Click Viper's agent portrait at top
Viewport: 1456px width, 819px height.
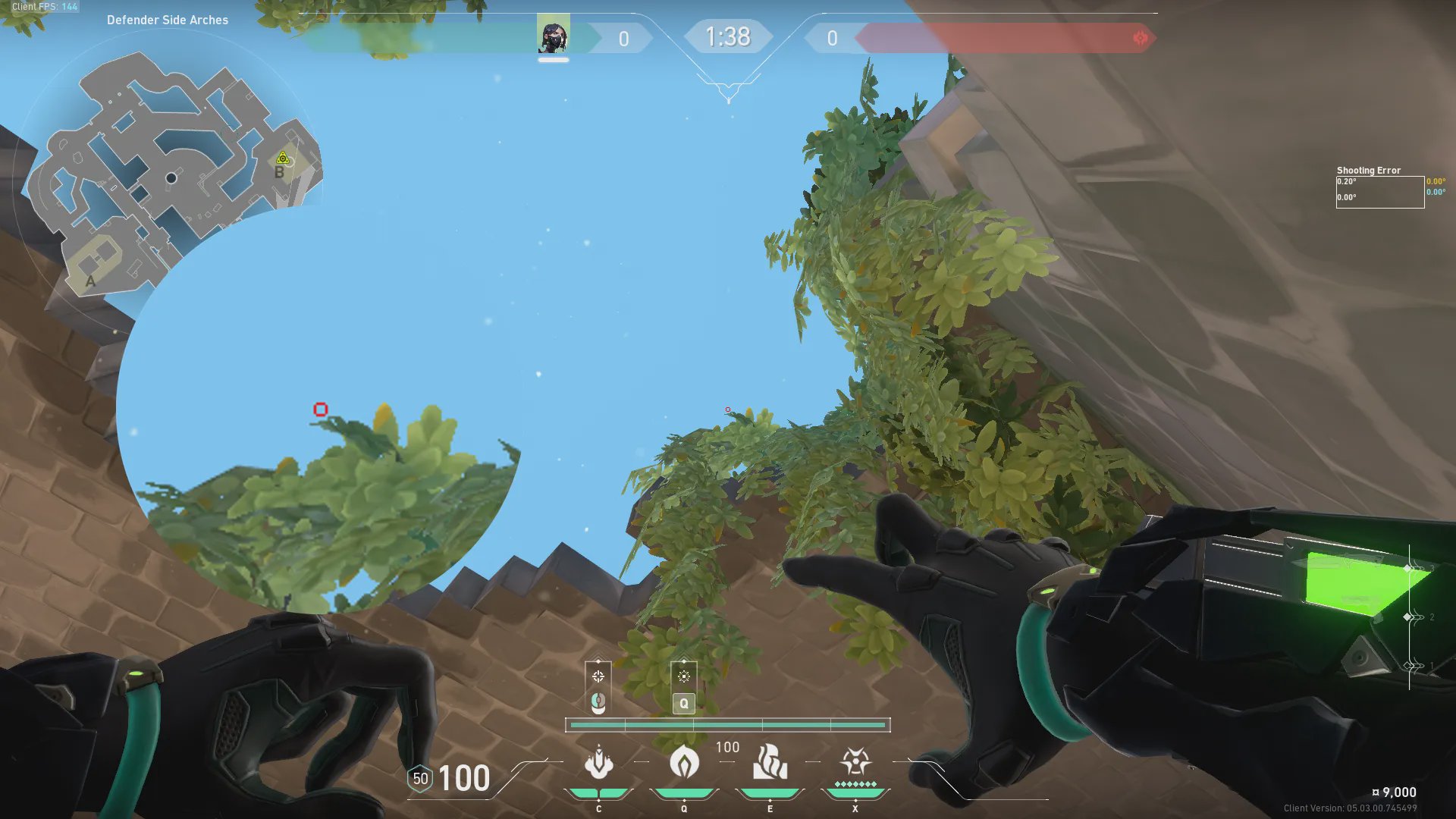pos(553,36)
